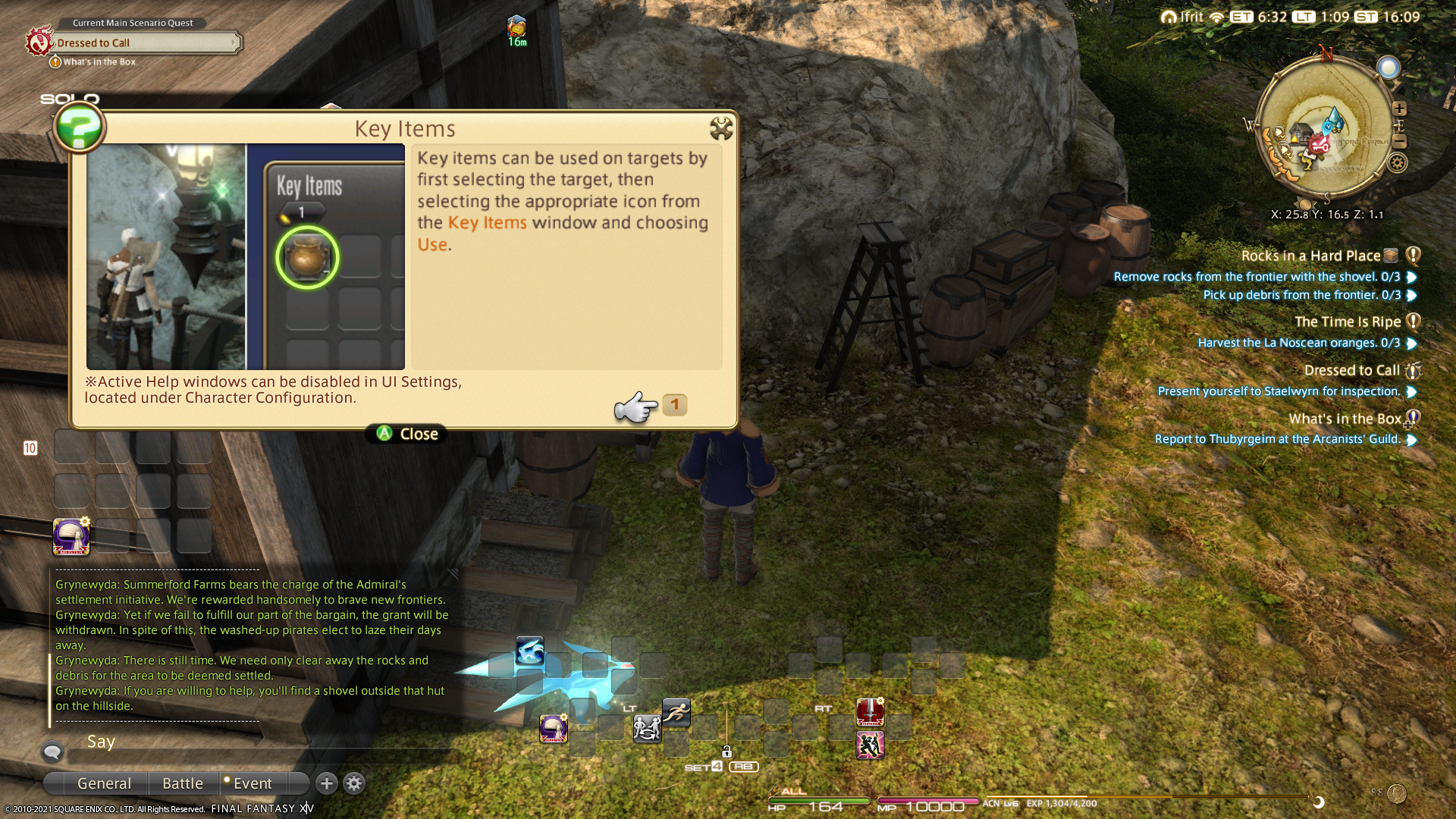The width and height of the screenshot is (1456, 819).
Task: Open the chat mode speech bubble button
Action: pyautogui.click(x=52, y=752)
